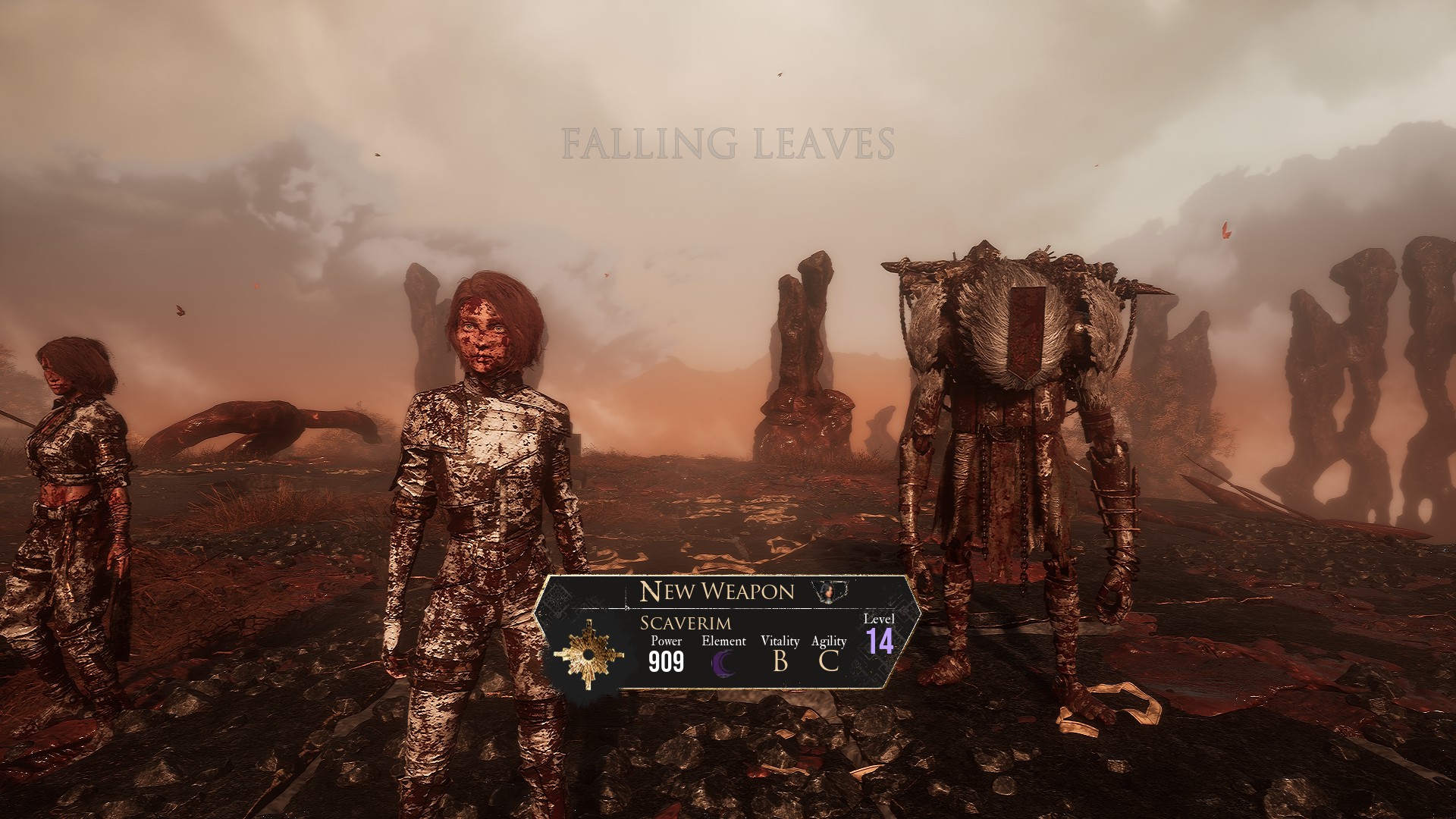Select the character portrait beside New Weapon
Viewport: 1456px width, 819px height.
(829, 591)
